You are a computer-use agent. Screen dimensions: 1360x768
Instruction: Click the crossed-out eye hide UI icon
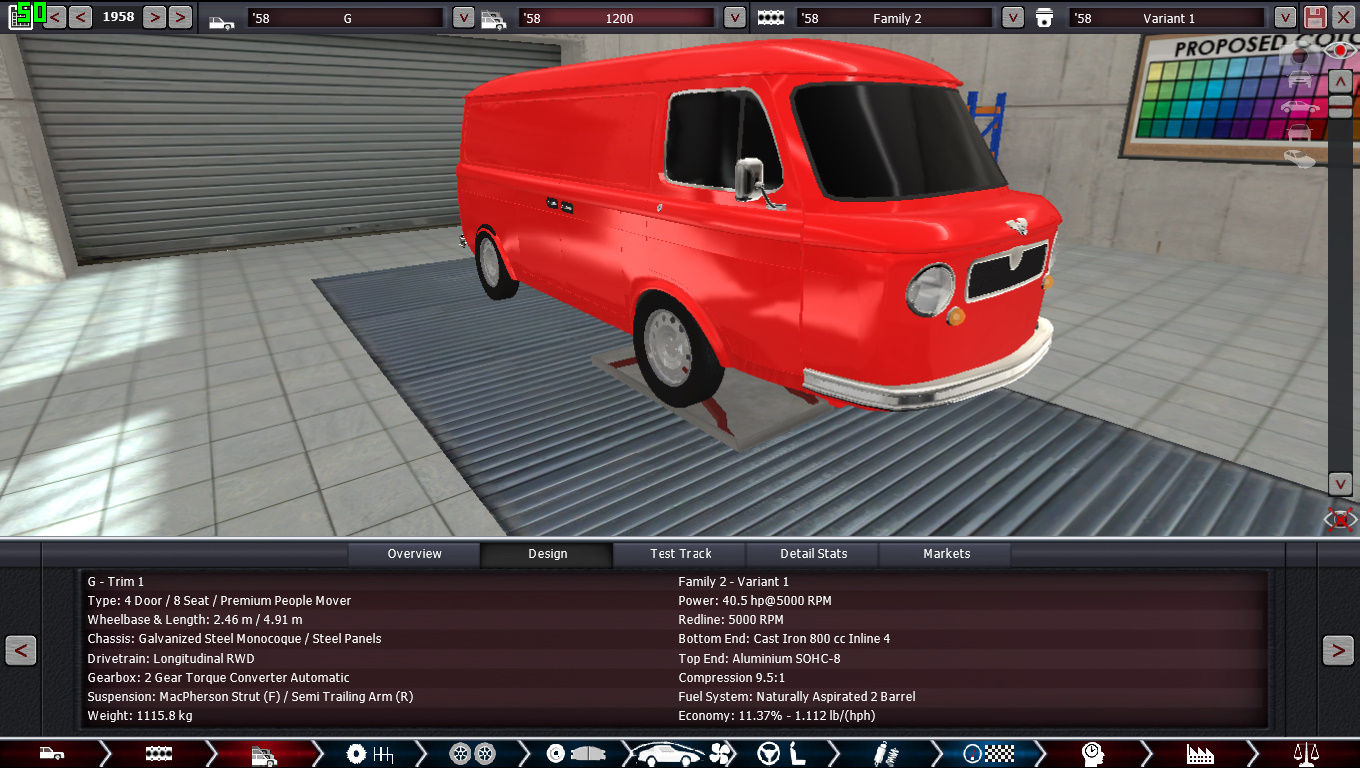1340,519
